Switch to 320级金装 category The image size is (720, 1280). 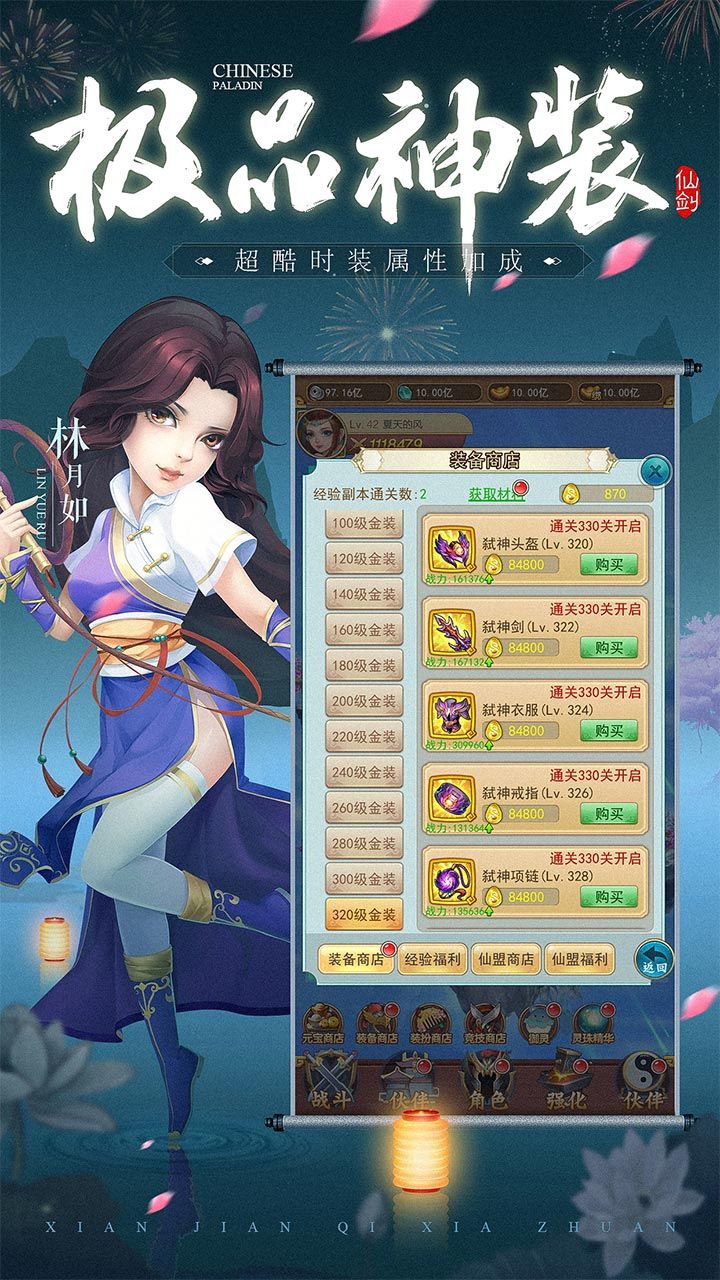pos(364,914)
